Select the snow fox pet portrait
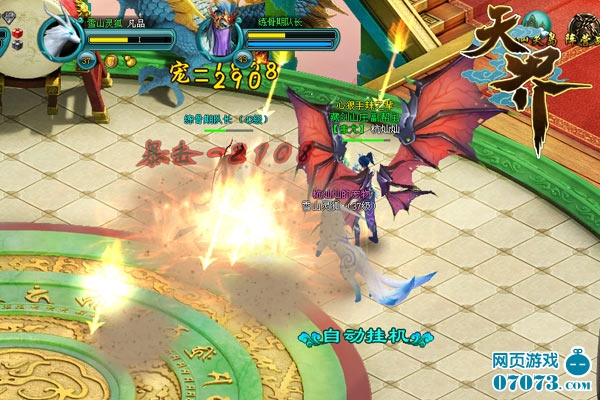Image resolution: width=600 pixels, height=400 pixels. pyautogui.click(x=62, y=37)
